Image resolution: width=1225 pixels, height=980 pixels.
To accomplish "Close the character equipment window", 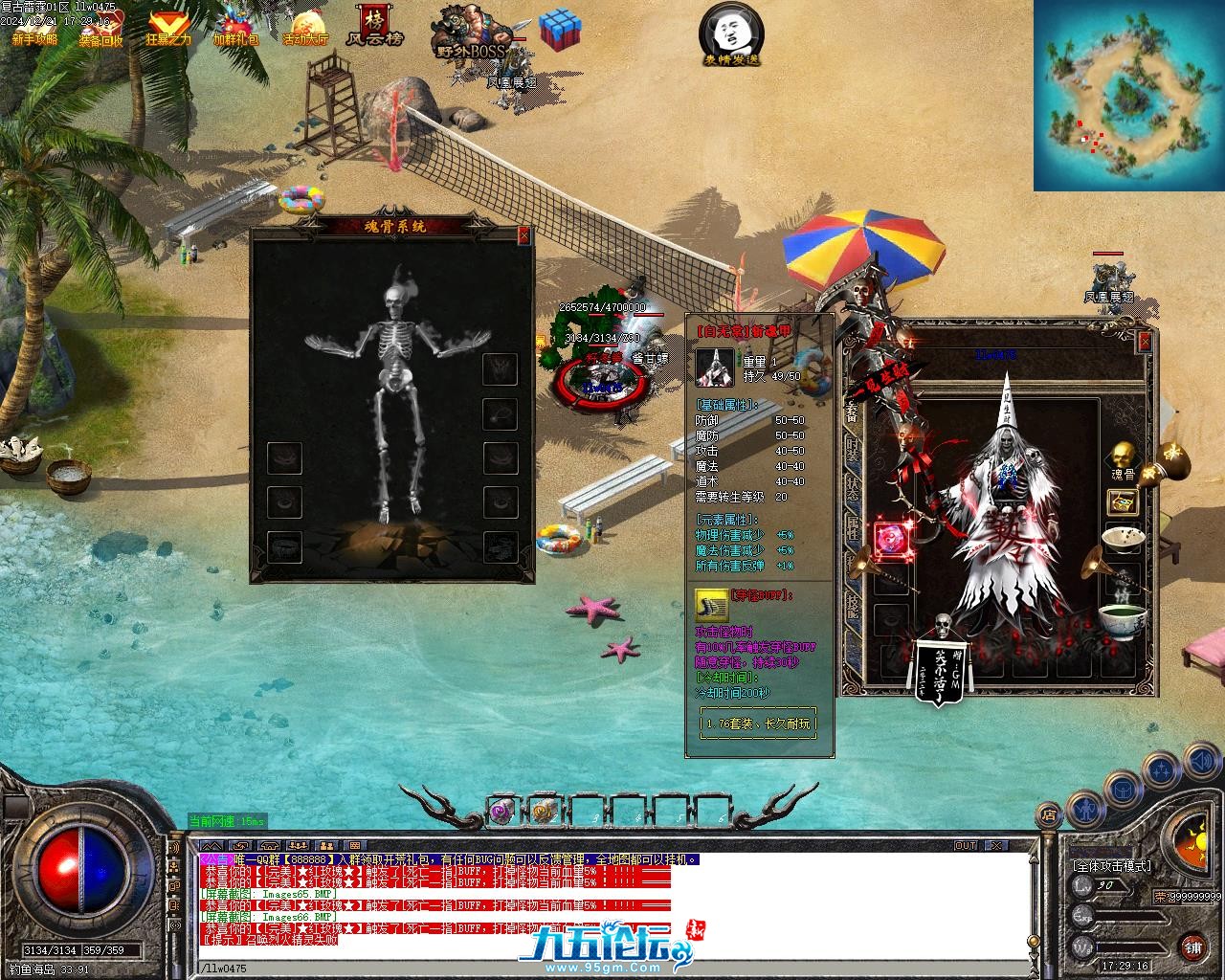I will coord(1145,342).
